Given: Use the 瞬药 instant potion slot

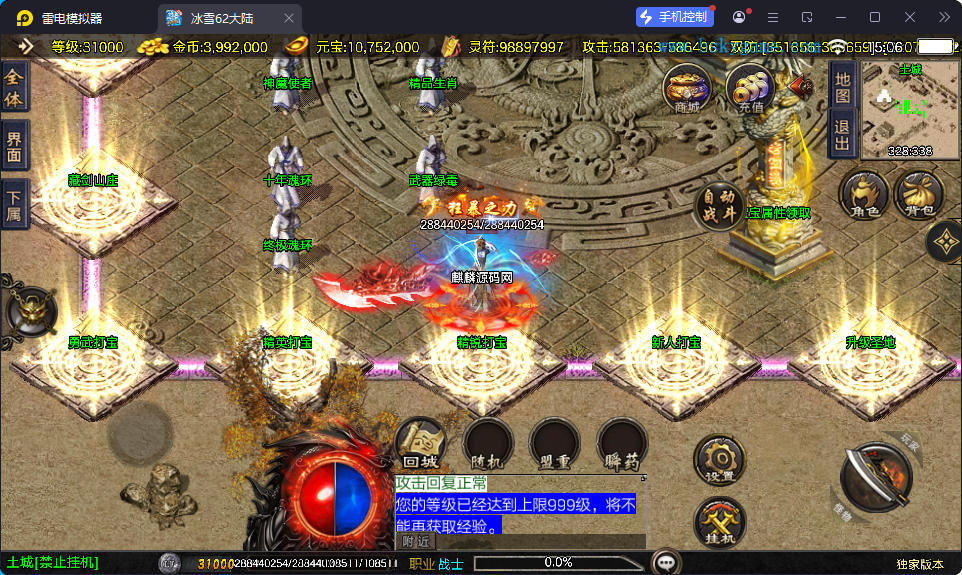Looking at the screenshot, I should (x=622, y=445).
